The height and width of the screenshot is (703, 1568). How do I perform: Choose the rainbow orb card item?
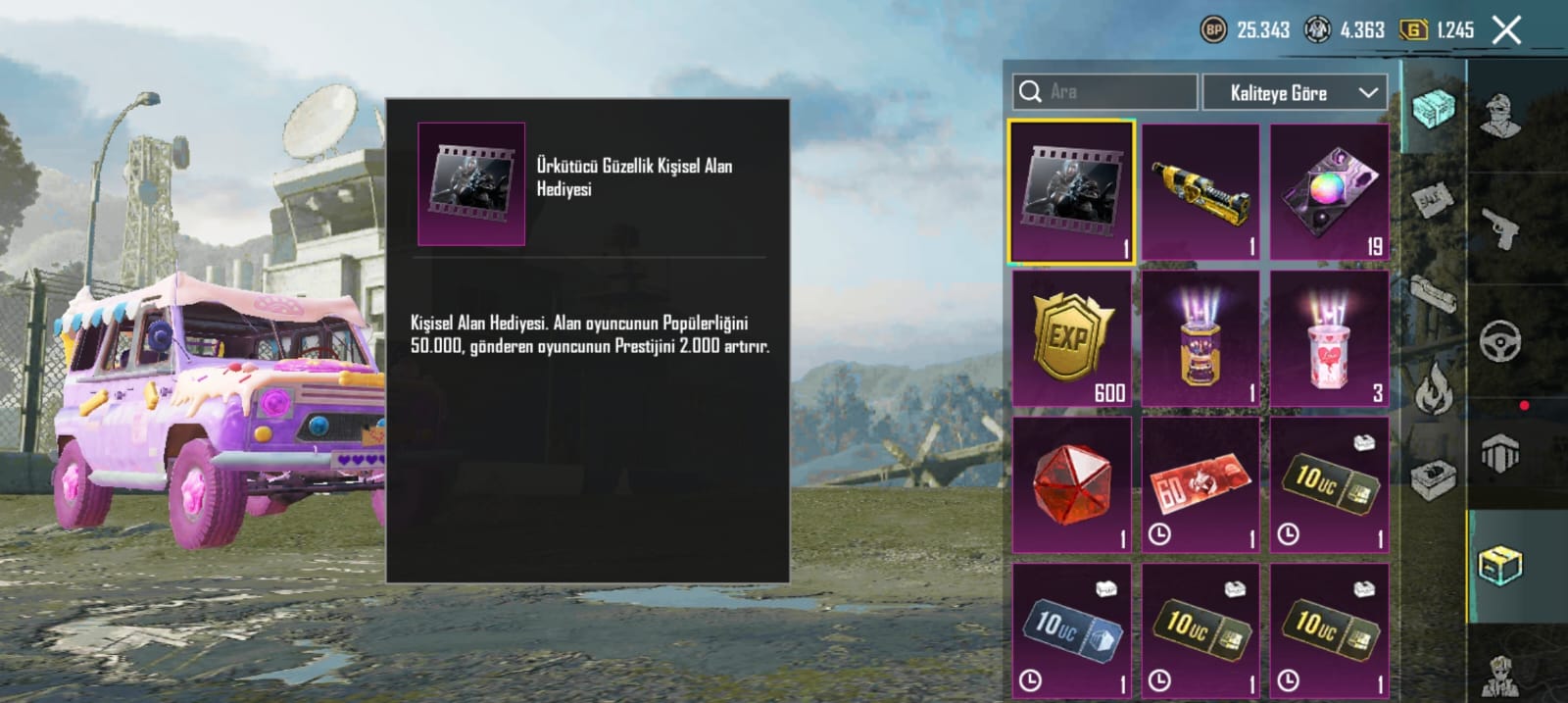point(1329,191)
